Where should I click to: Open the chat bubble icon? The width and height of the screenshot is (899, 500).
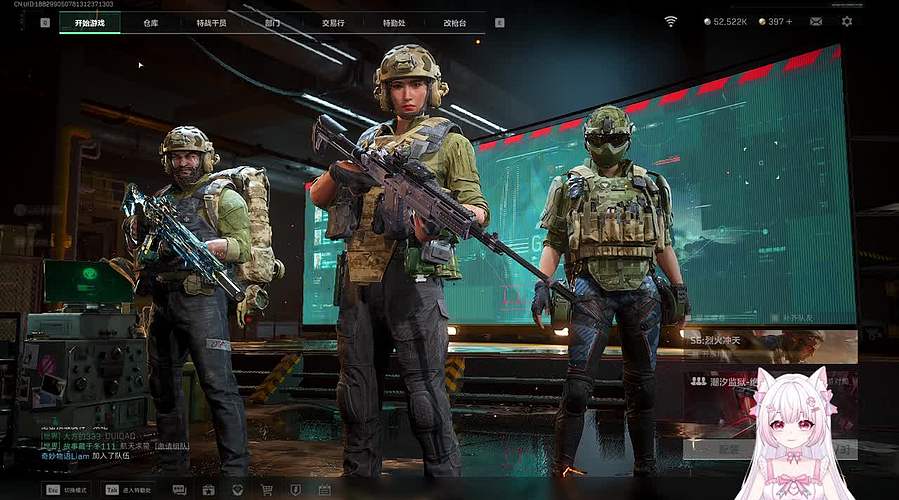tap(179, 490)
